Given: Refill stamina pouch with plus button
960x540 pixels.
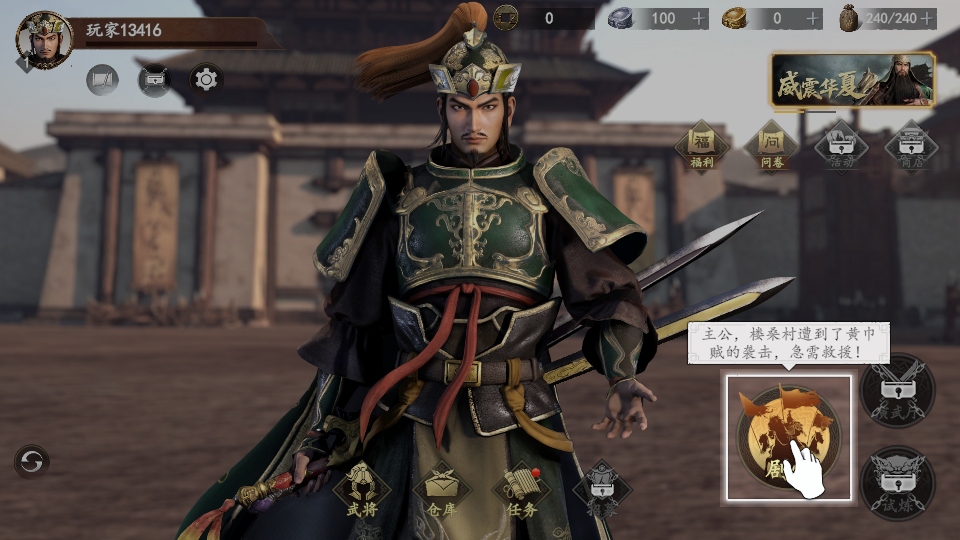Looking at the screenshot, I should [x=928, y=18].
